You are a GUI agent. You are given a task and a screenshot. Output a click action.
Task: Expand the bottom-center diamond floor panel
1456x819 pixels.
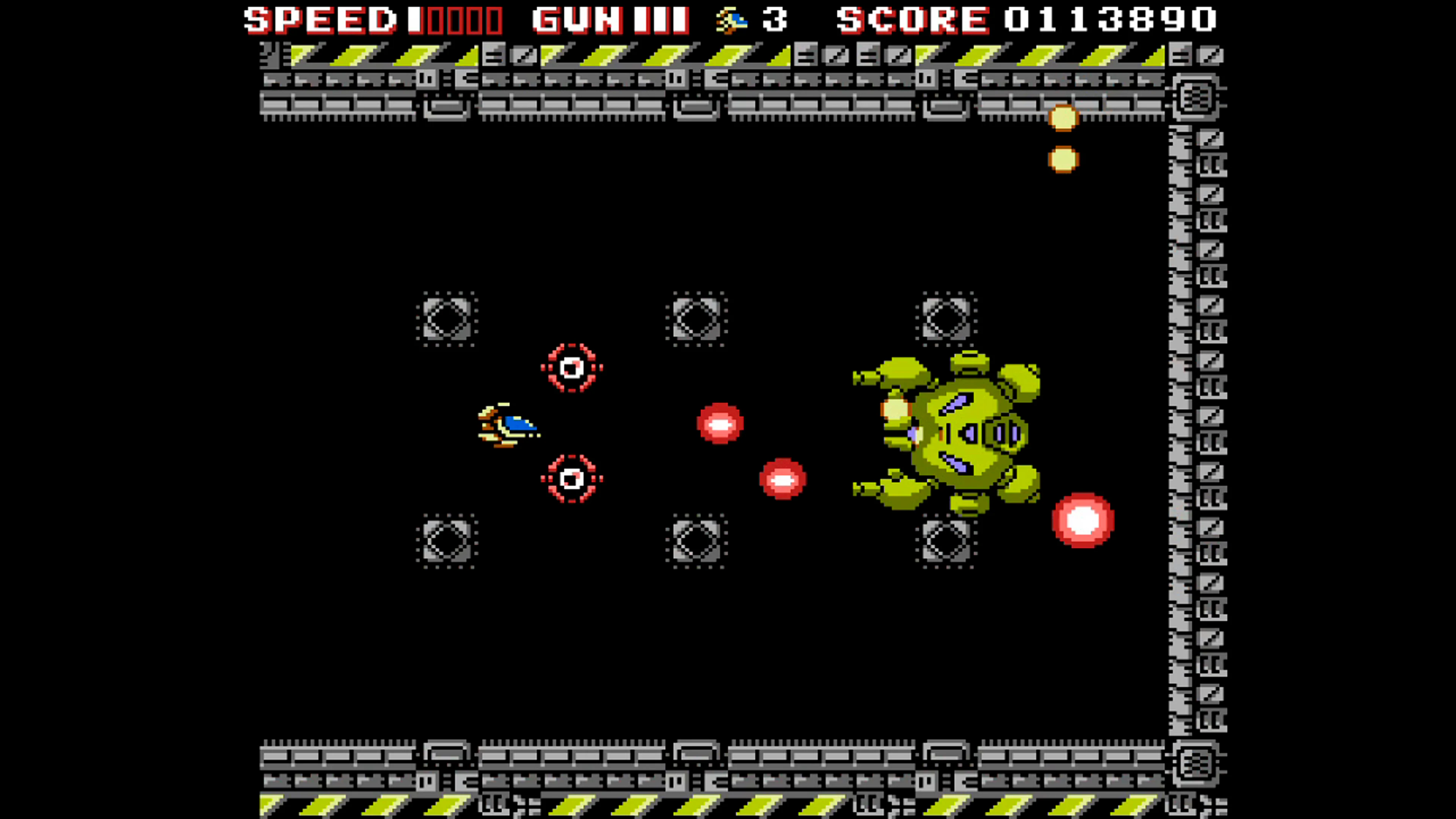click(697, 541)
